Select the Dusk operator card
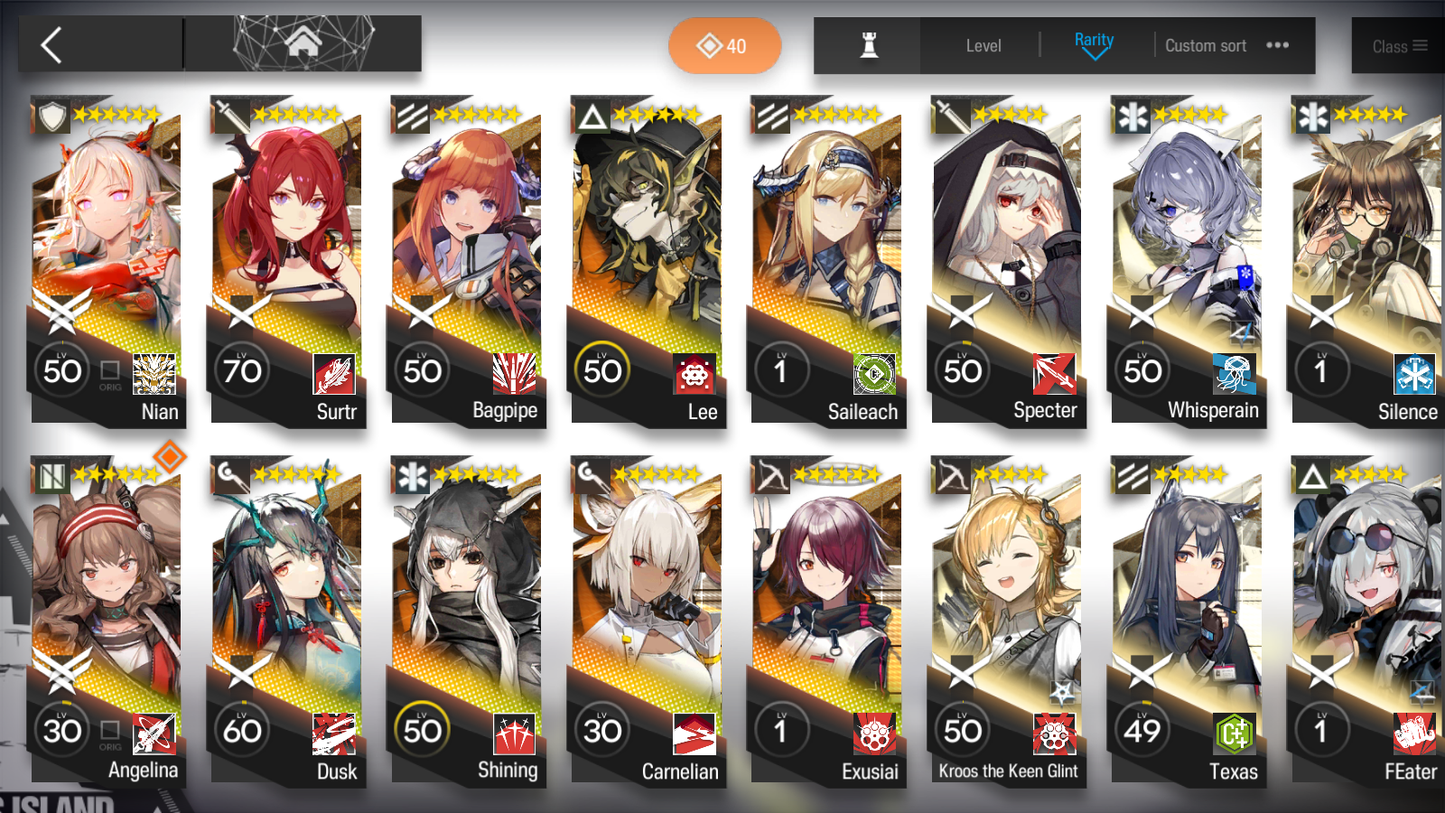Viewport: 1445px width, 813px height. (x=288, y=620)
